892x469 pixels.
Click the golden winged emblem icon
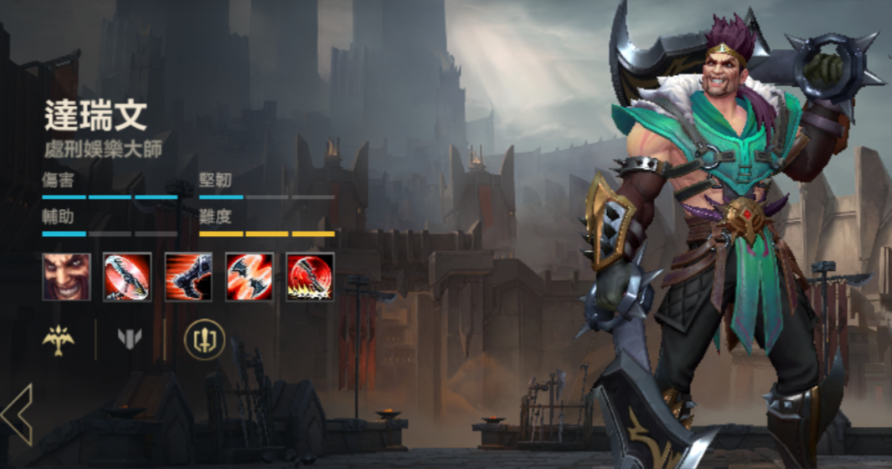pyautogui.click(x=58, y=339)
